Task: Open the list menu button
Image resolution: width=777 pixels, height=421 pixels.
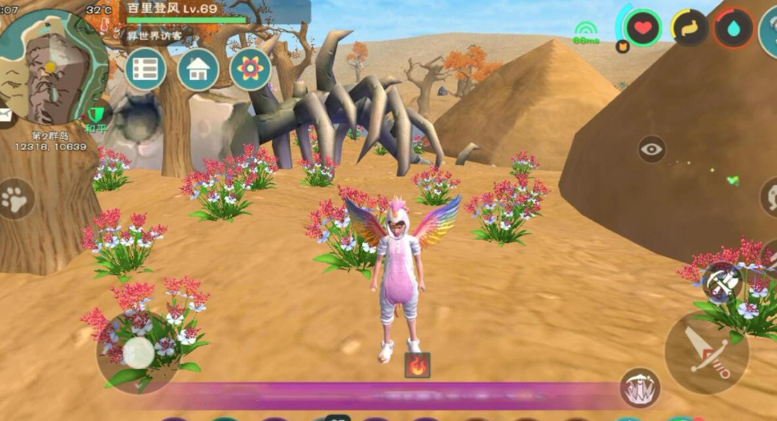Action: [146, 70]
